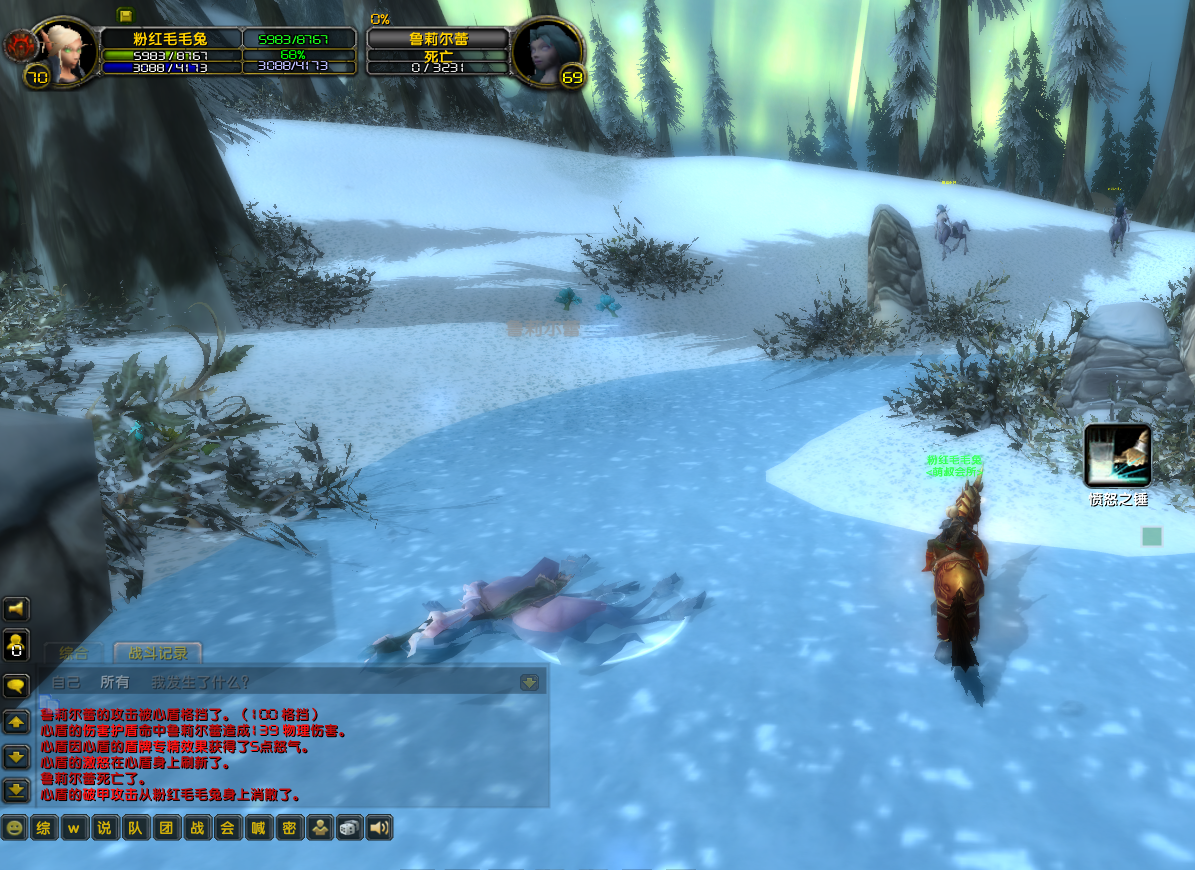Click the megaphone button above the chat

point(16,609)
